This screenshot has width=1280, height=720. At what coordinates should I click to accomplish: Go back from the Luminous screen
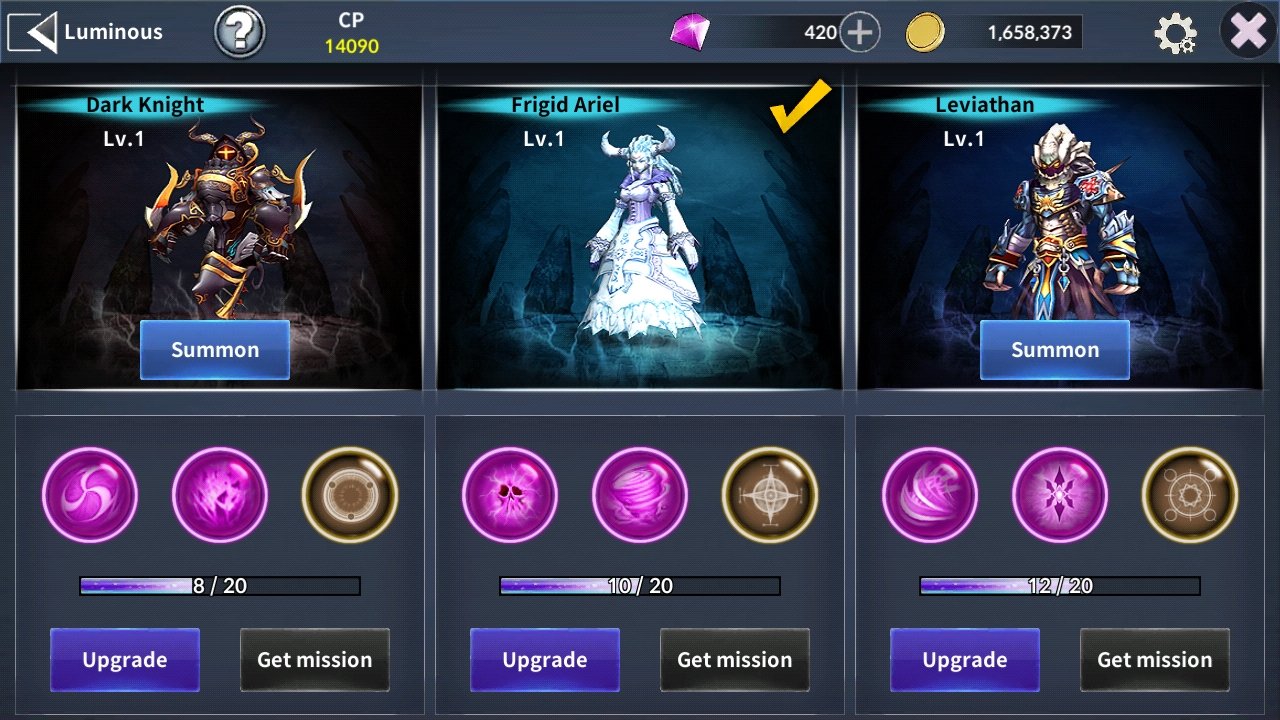pos(32,32)
